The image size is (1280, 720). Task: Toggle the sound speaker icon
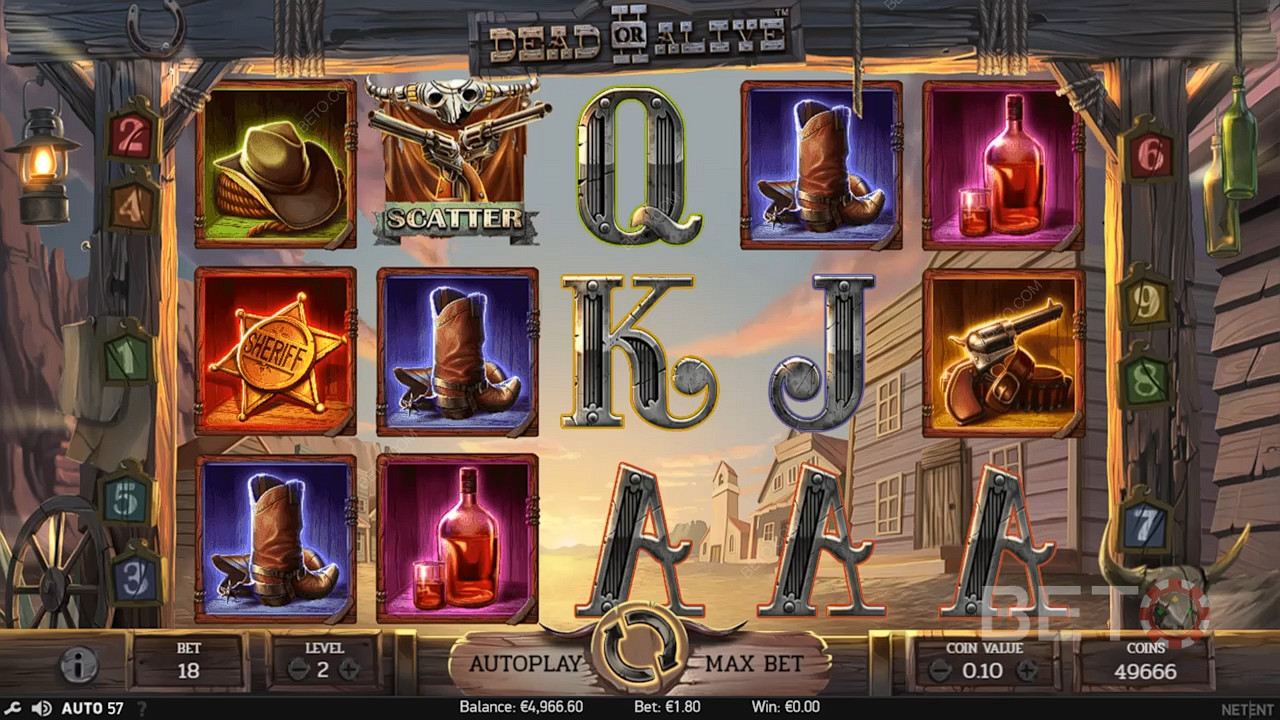tap(41, 708)
